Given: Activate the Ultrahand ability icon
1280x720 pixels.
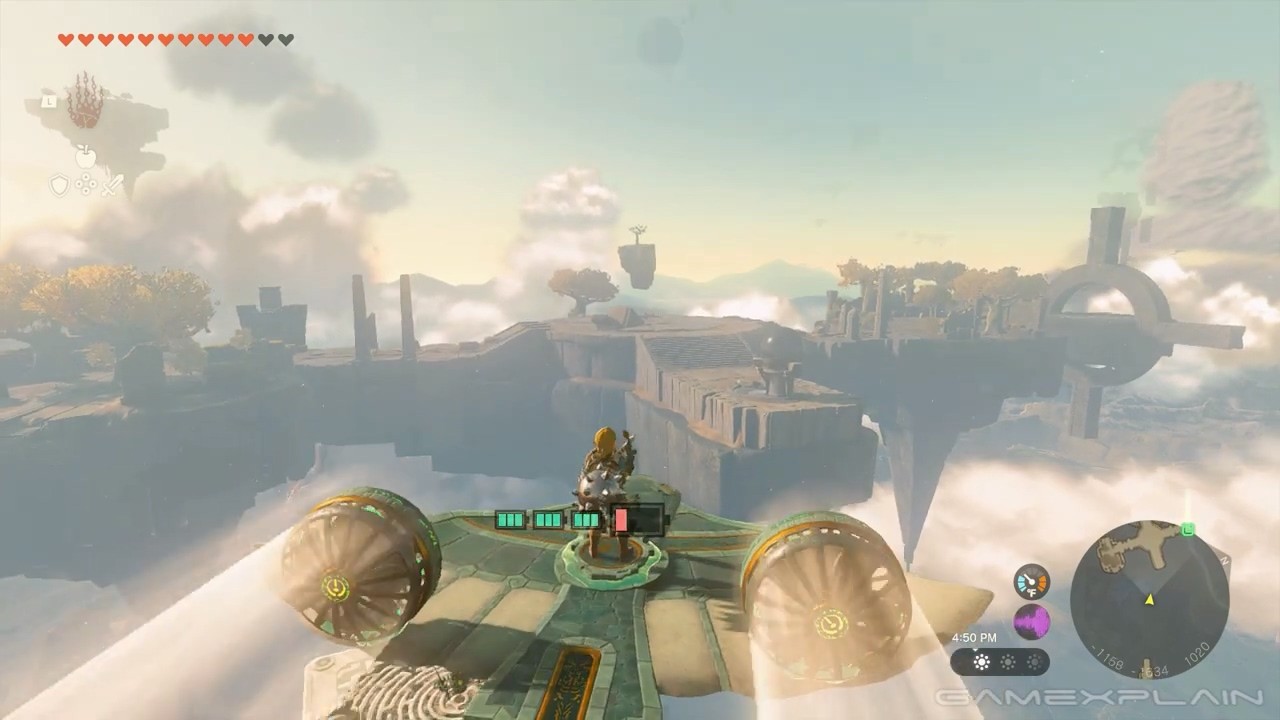Looking at the screenshot, I should 86,102.
